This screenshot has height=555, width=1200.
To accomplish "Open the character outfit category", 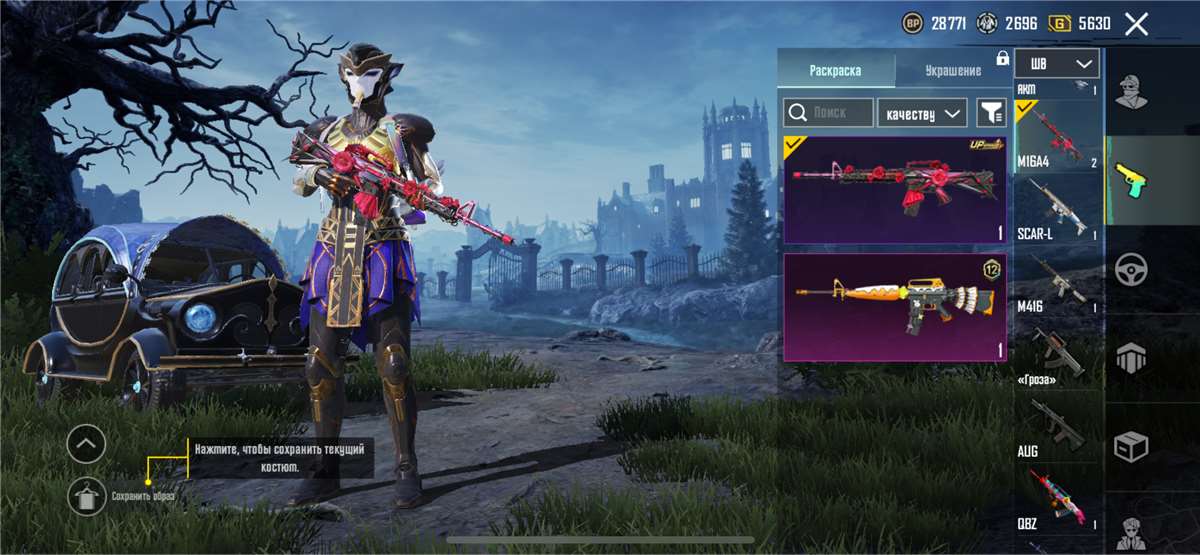I will [x=1132, y=91].
